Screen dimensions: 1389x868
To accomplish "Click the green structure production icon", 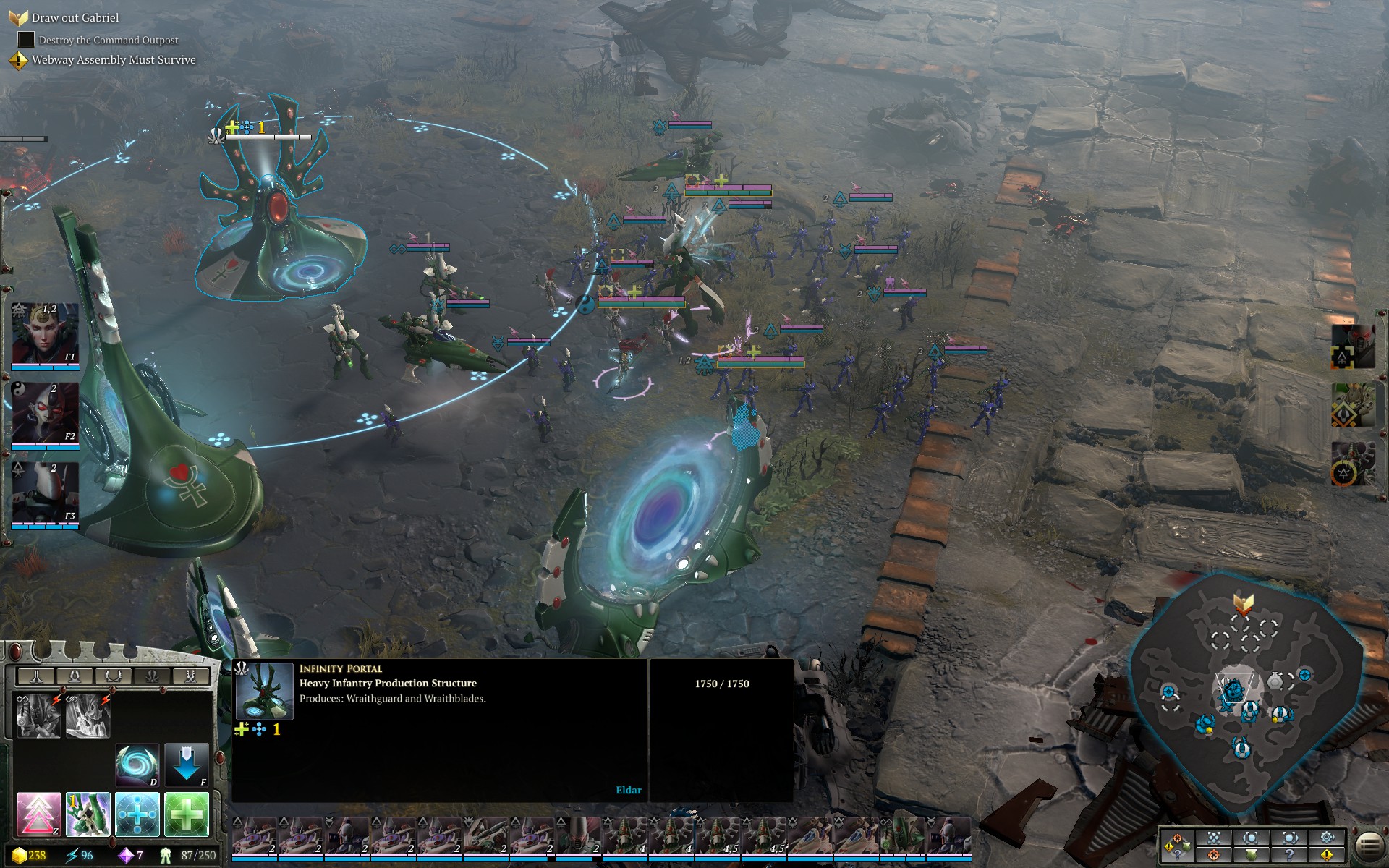I will (88, 814).
